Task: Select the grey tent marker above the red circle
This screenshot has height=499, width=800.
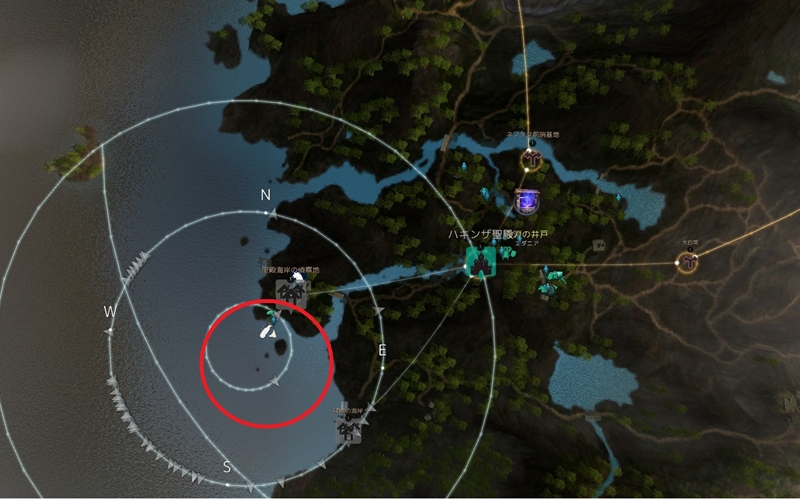Action: coord(291,291)
